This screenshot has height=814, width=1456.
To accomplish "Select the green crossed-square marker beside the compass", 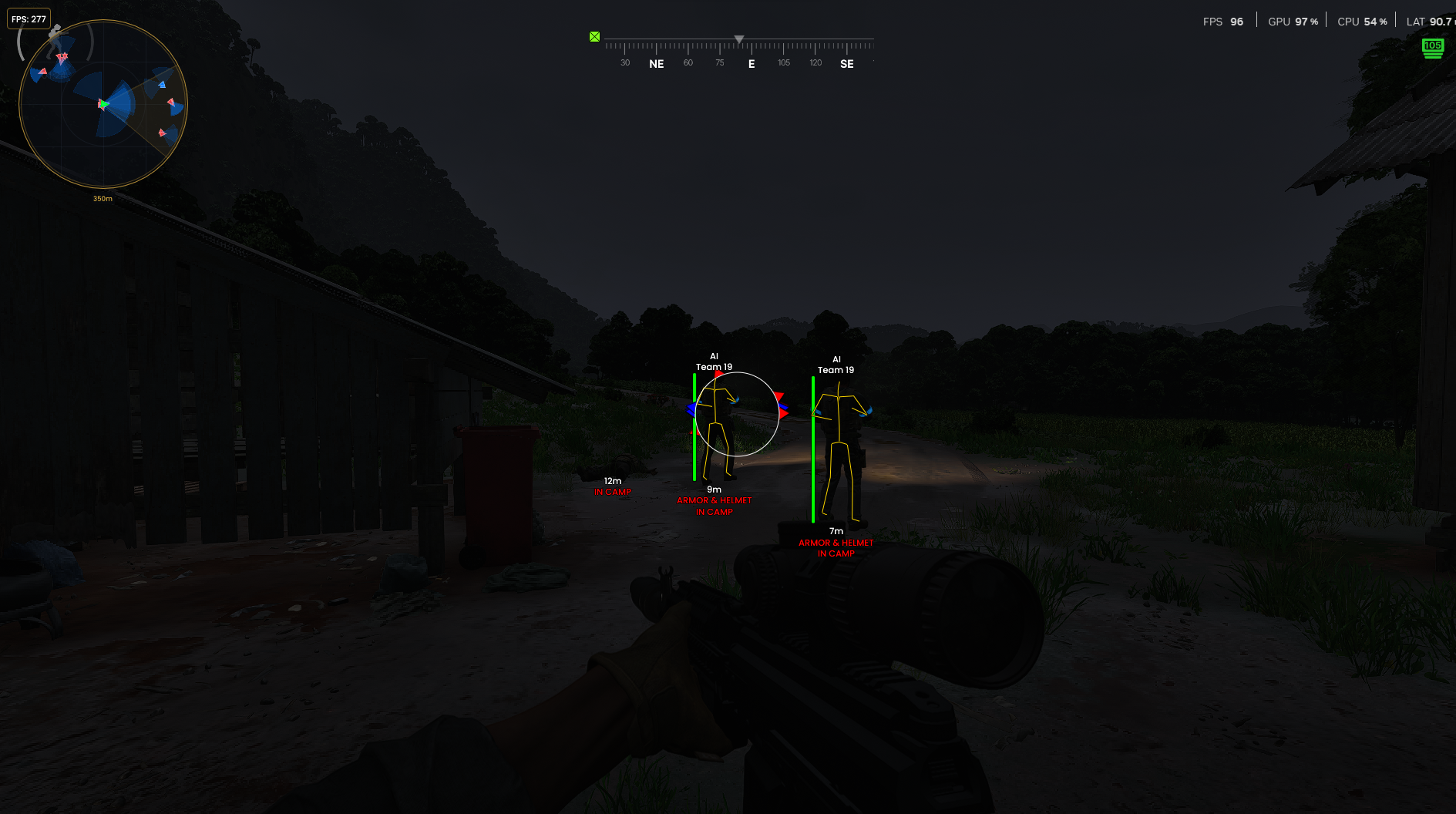I will [594, 37].
